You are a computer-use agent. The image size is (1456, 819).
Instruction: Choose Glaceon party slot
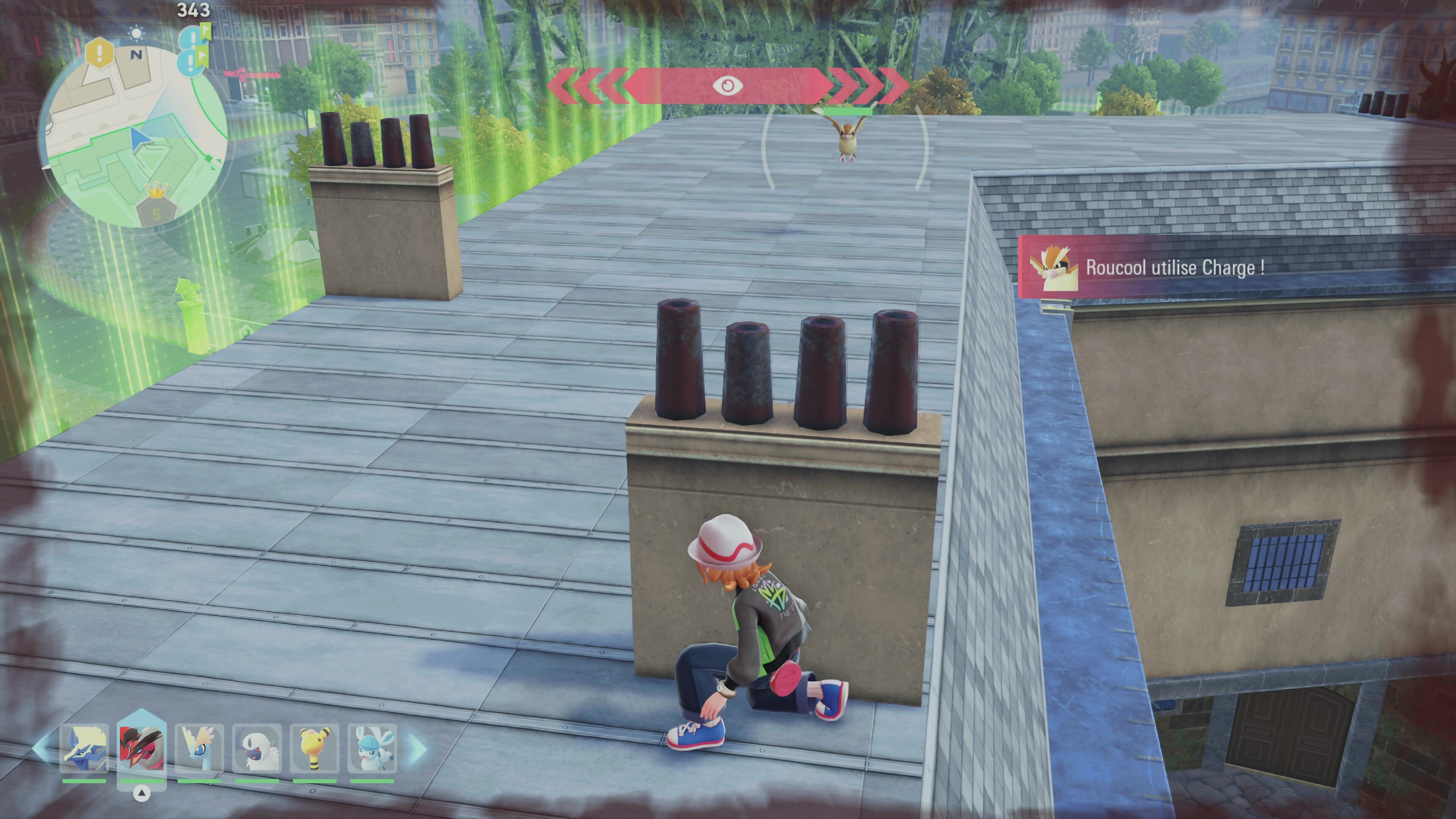372,748
